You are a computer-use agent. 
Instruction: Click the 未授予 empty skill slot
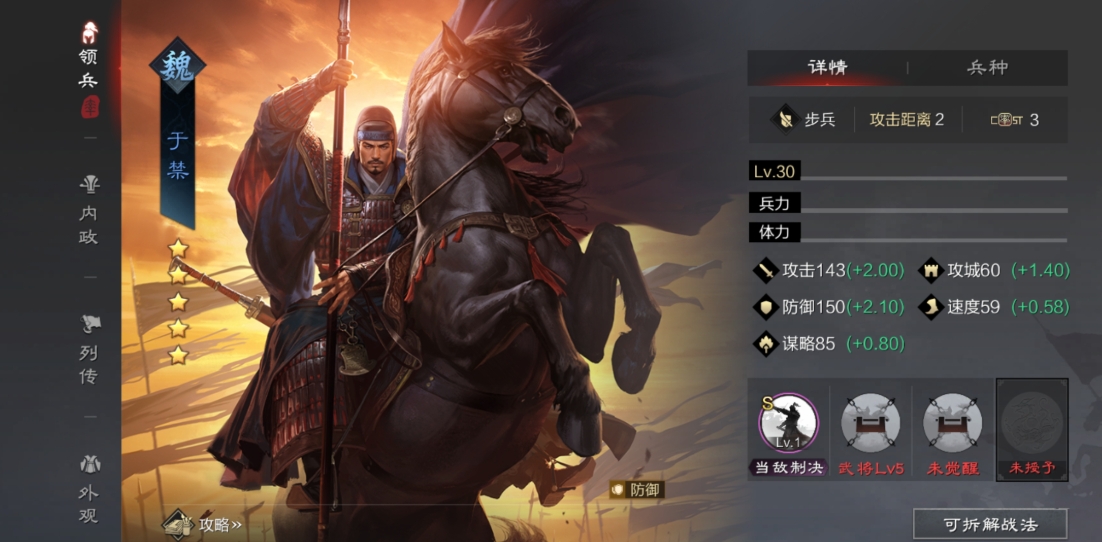point(1033,424)
